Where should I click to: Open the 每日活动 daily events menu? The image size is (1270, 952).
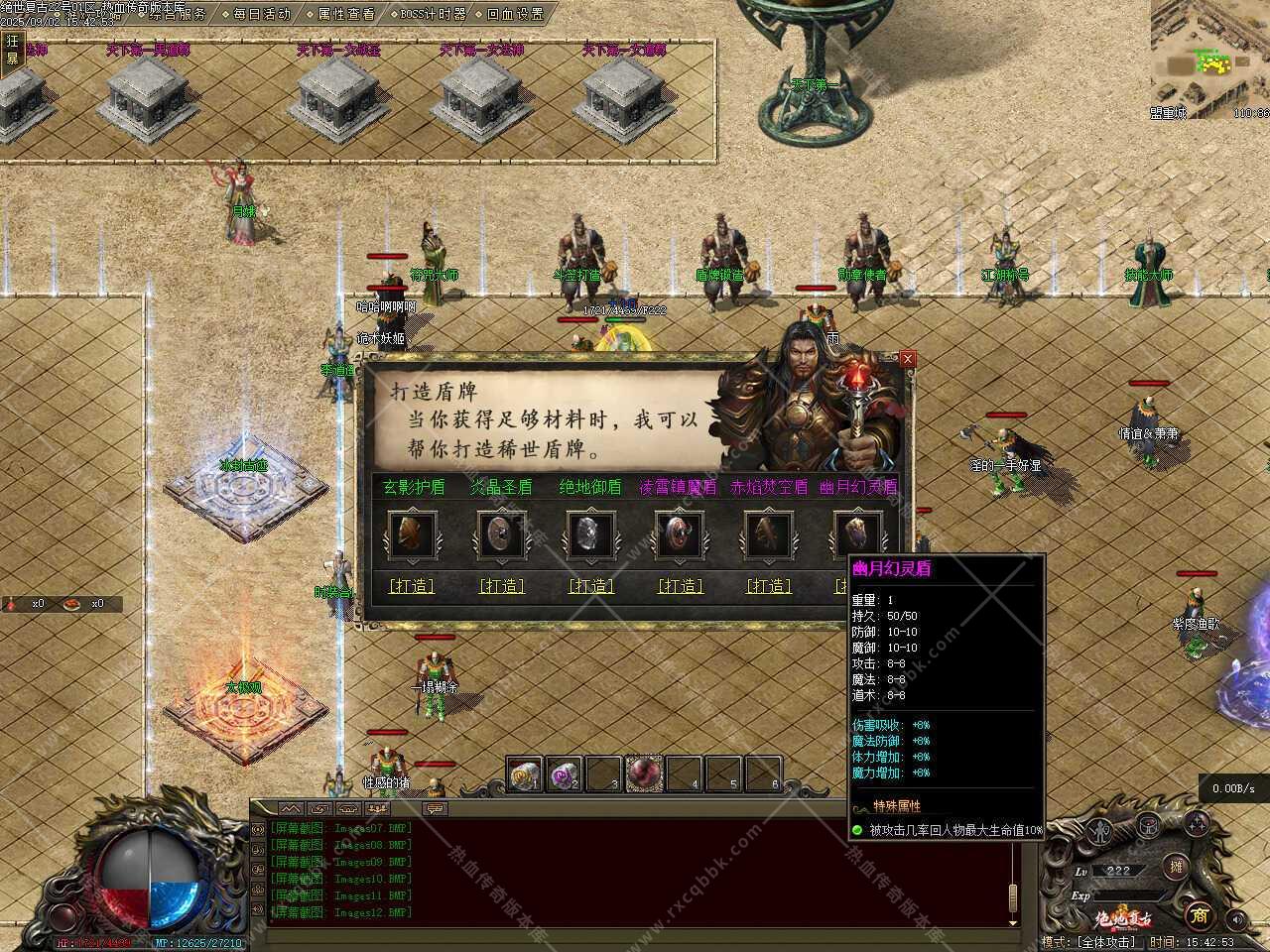tap(256, 14)
